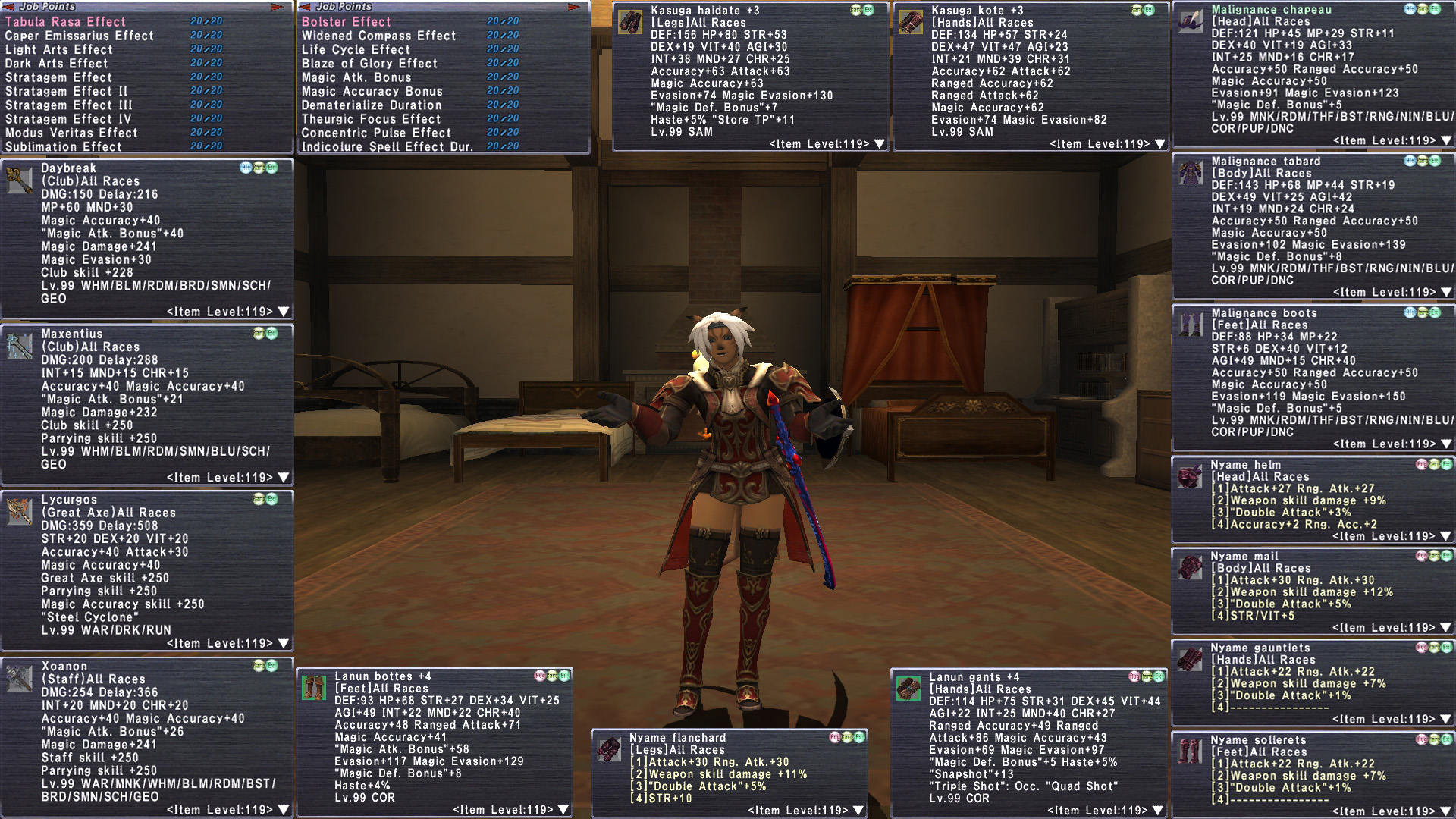Click the Daybreak club item icon
The width and height of the screenshot is (1456, 819).
pos(19,180)
